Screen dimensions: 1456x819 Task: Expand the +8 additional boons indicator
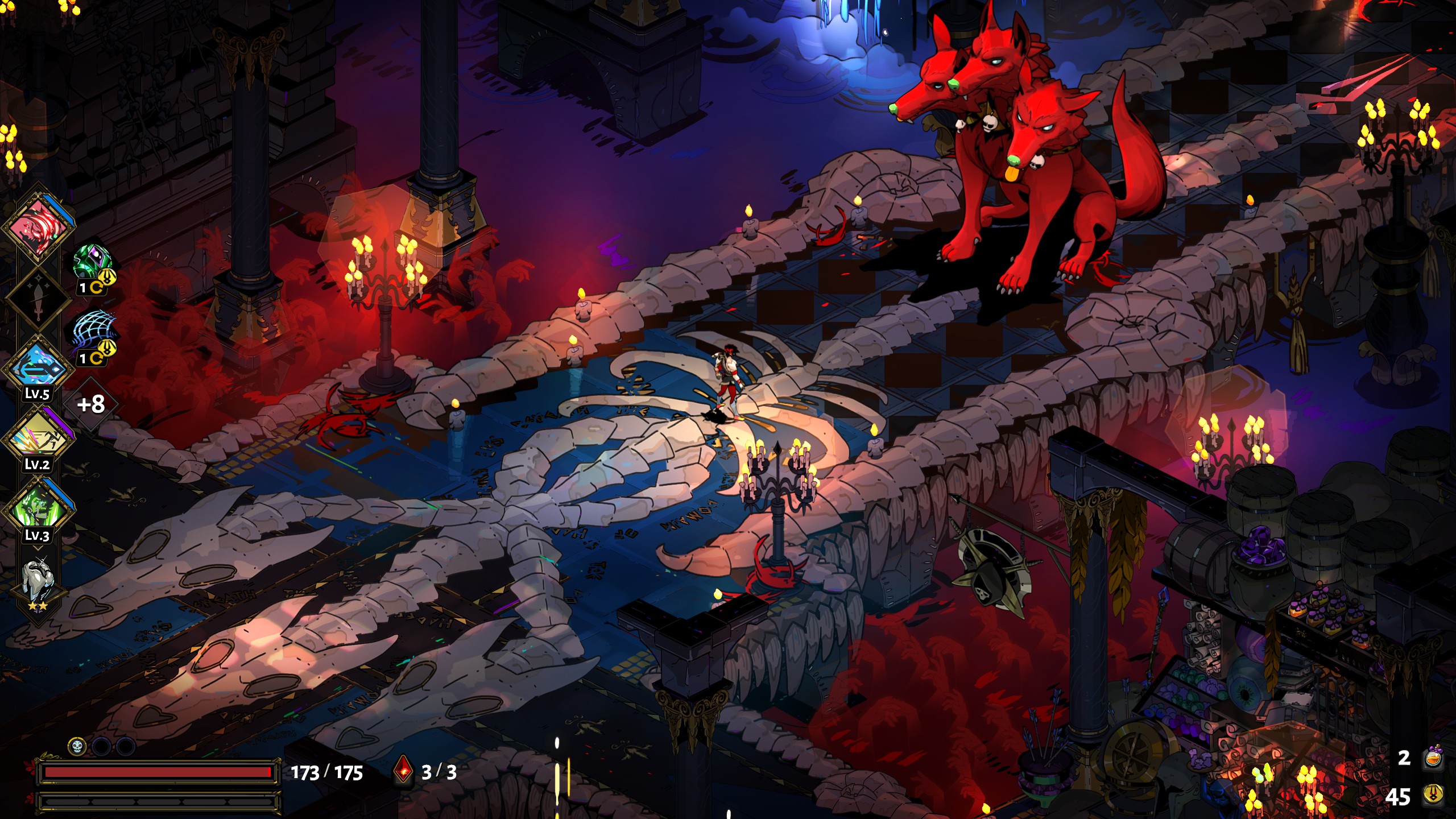click(x=91, y=404)
